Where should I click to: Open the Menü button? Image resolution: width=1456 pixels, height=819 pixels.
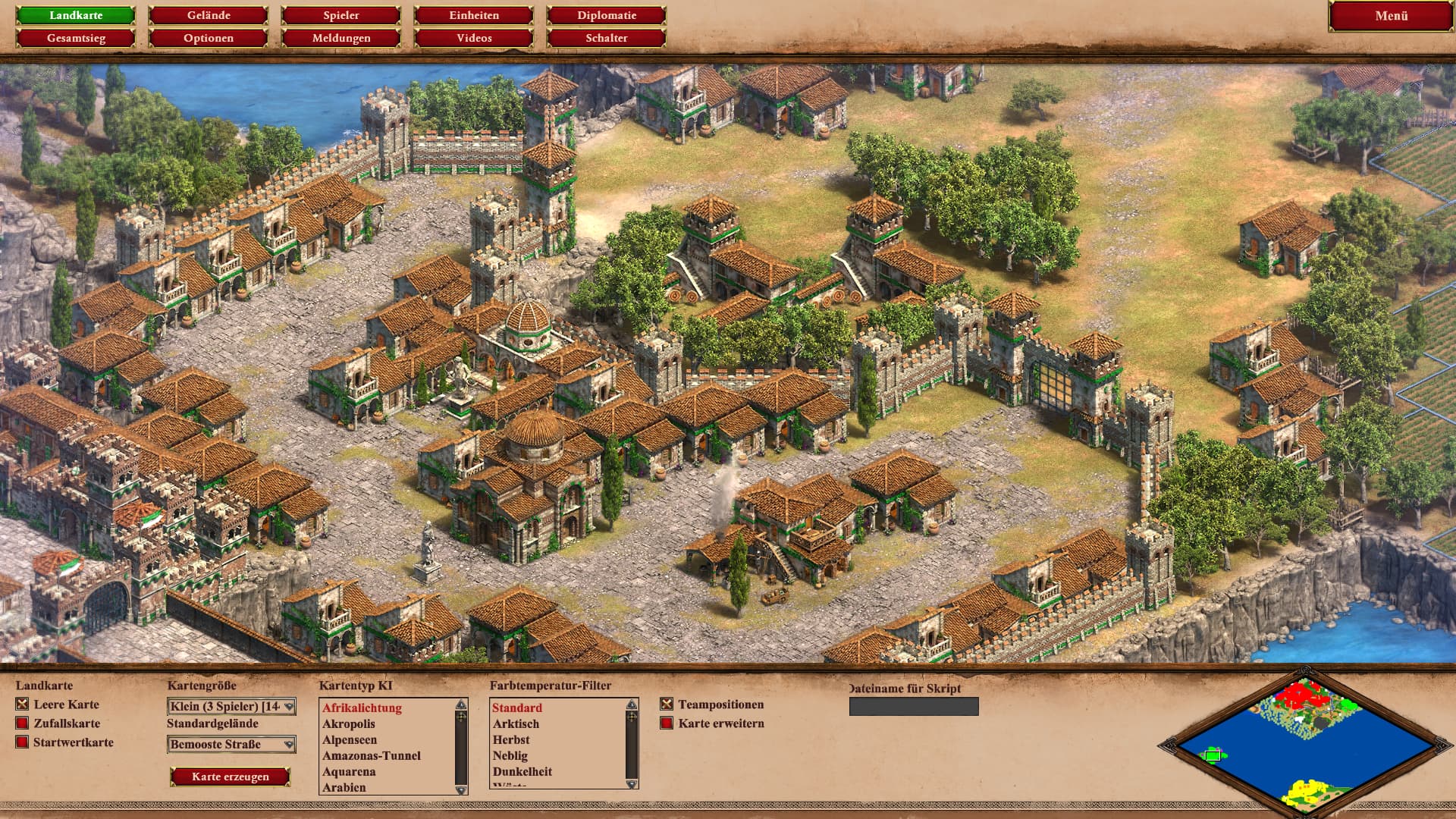[x=1391, y=16]
